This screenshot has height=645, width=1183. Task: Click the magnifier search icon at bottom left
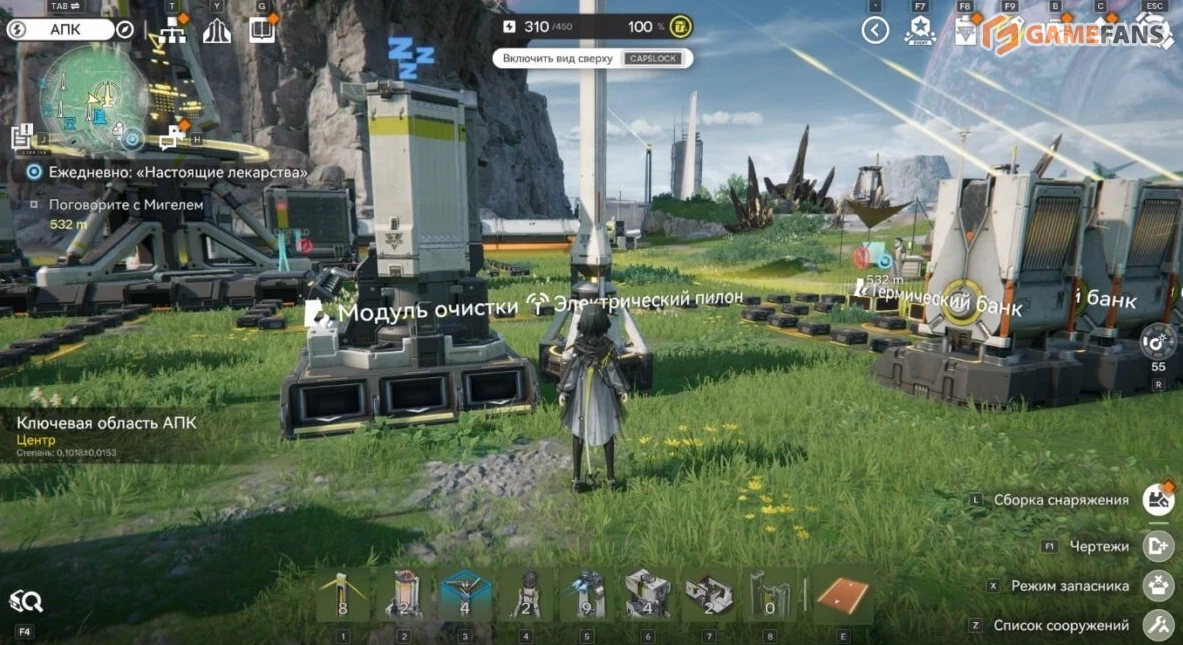coord(26,601)
